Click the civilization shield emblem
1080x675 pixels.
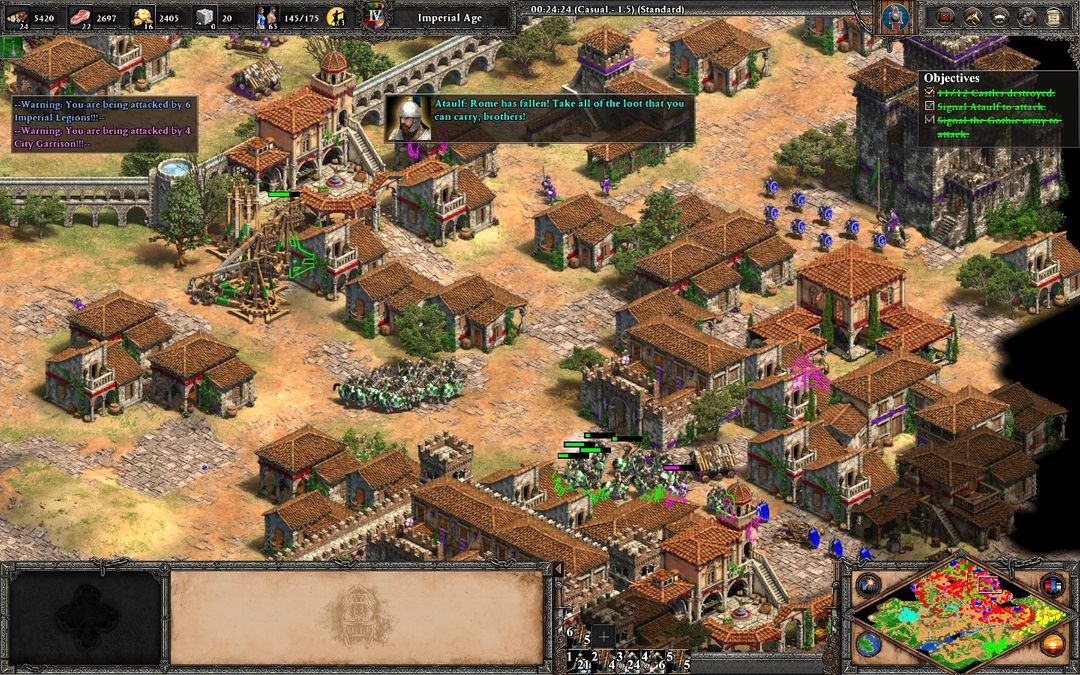point(894,17)
